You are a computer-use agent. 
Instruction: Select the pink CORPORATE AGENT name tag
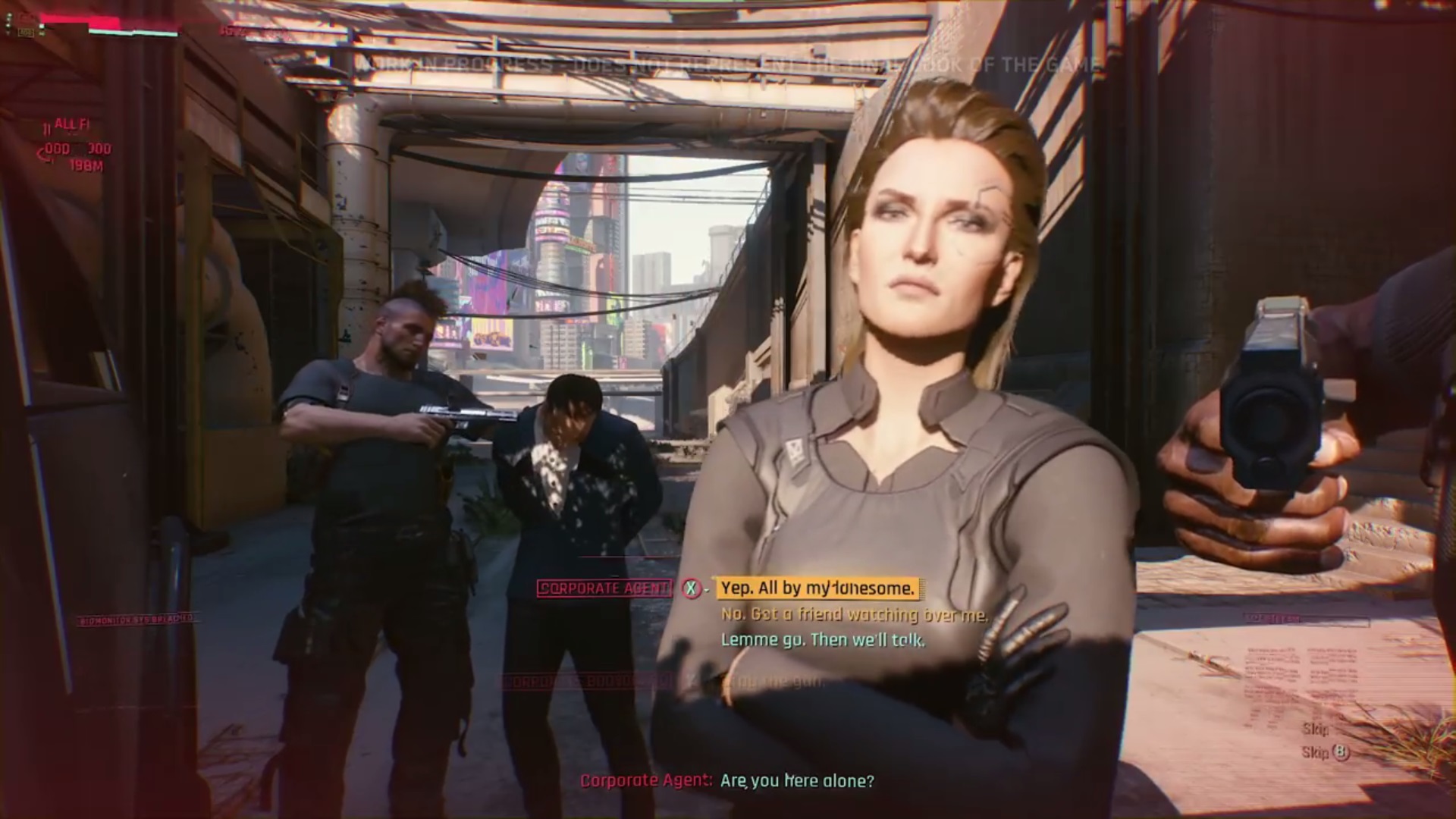coord(607,588)
